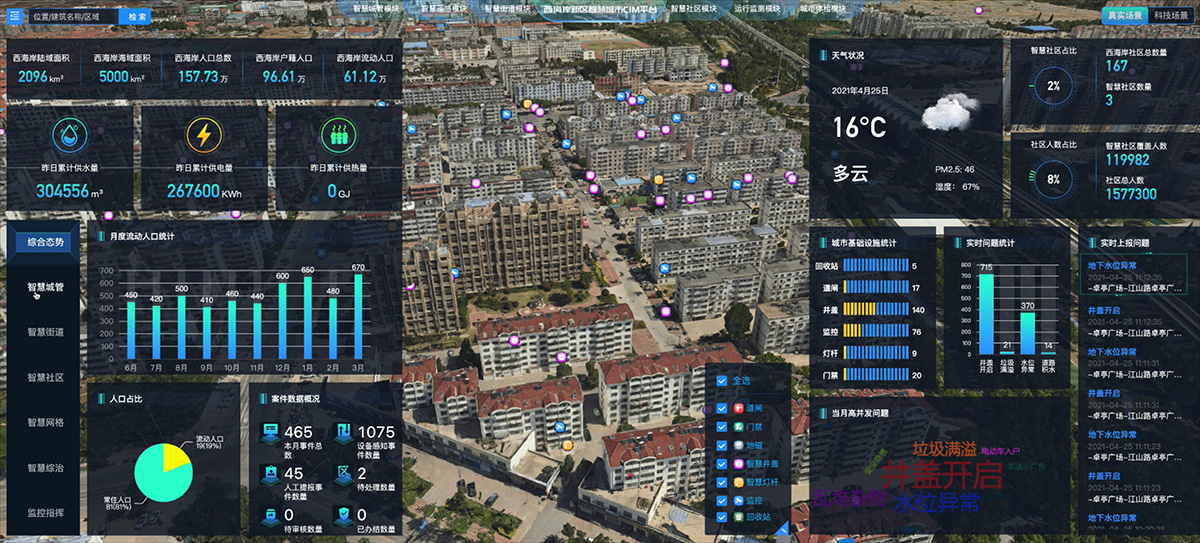
Task: Choose 智慧社区 in the sidebar
Action: [x=45, y=377]
